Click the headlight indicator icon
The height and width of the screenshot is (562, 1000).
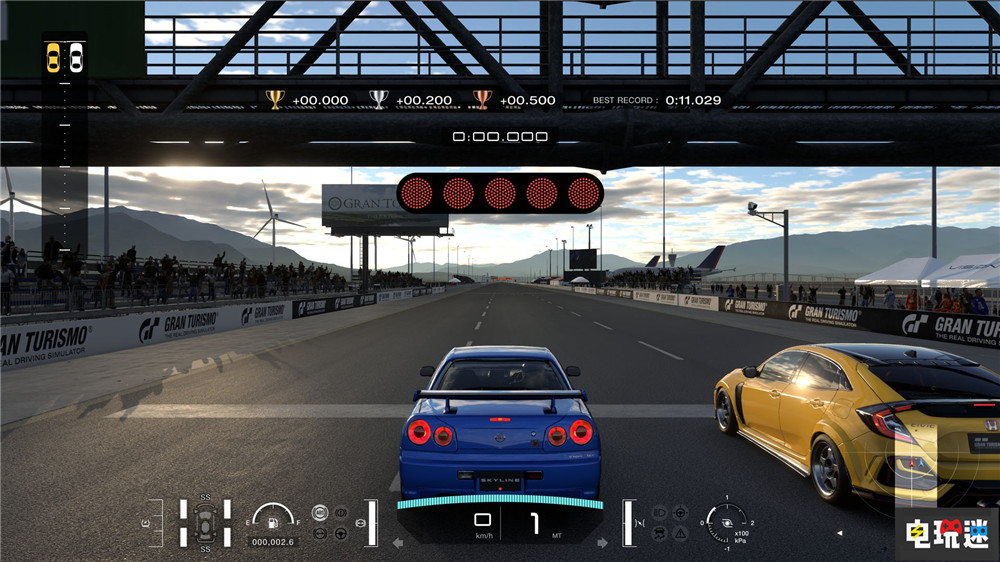tap(659, 512)
